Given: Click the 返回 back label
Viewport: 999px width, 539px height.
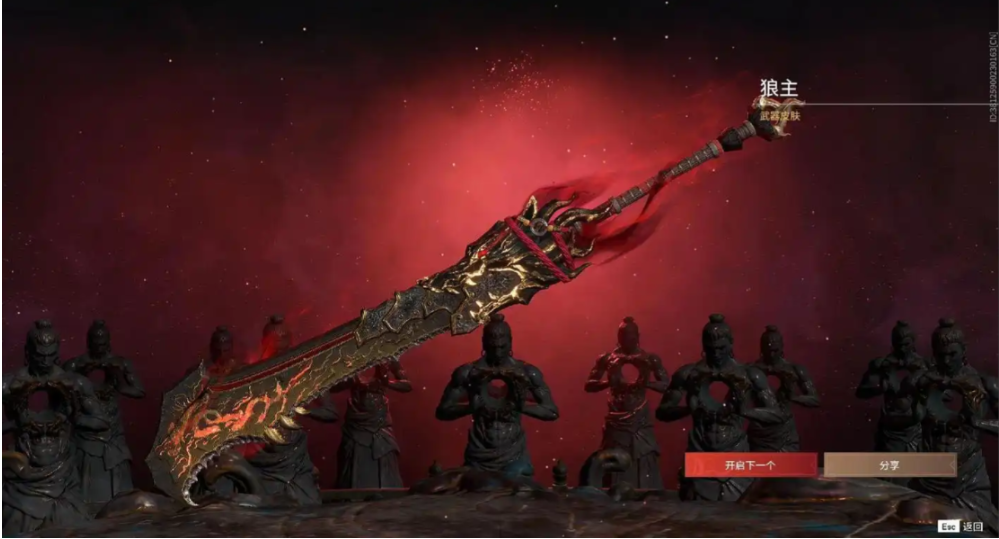Looking at the screenshot, I should coord(972,526).
